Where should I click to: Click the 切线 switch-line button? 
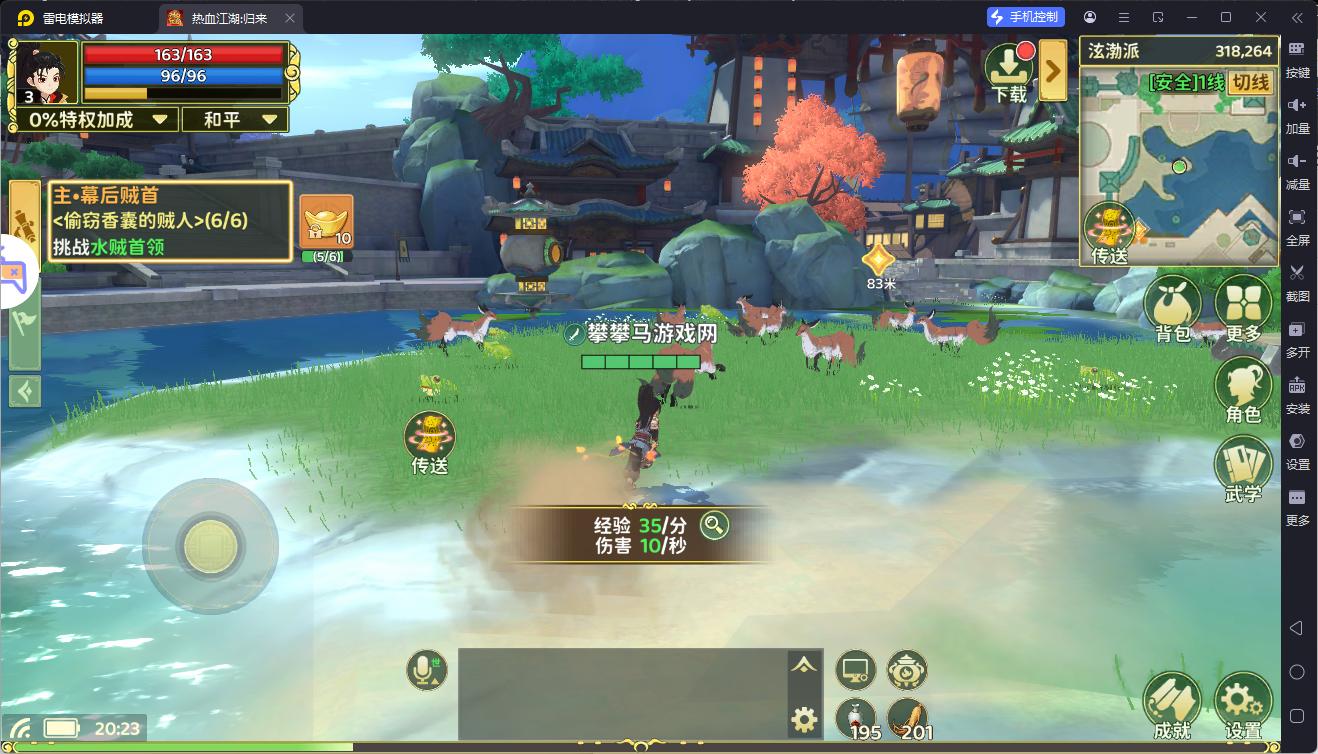coord(1250,83)
